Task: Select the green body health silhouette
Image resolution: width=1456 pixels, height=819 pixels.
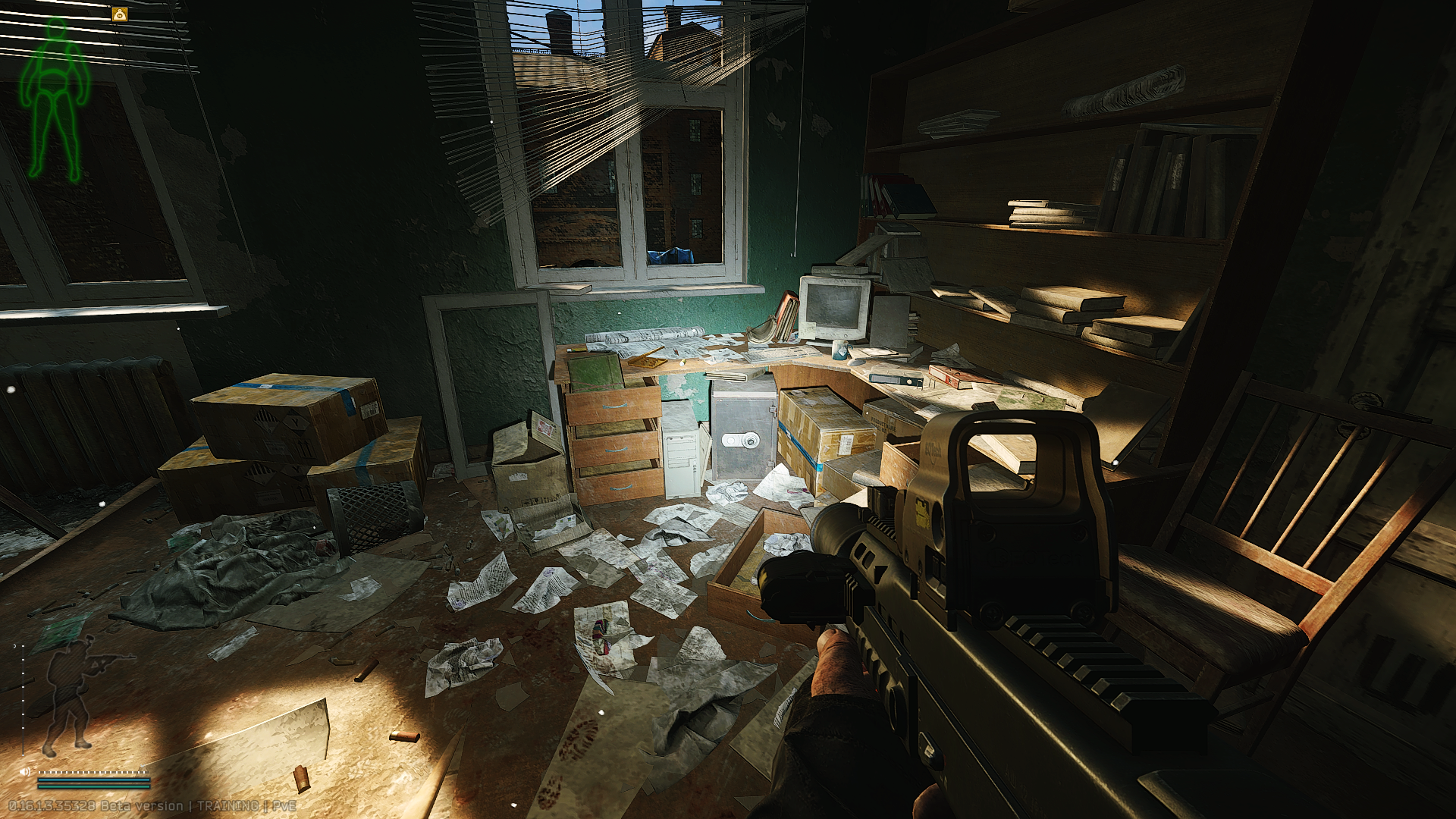Action: [x=54, y=99]
